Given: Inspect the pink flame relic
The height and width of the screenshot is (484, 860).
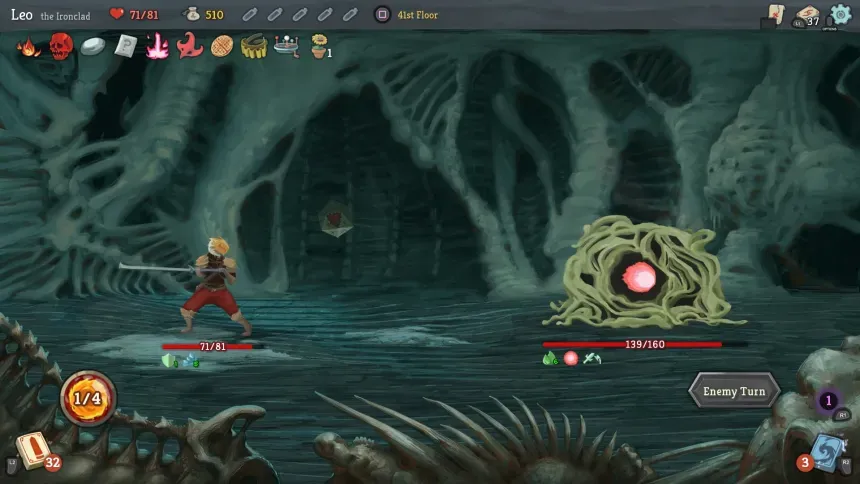Looking at the screenshot, I should point(157,46).
